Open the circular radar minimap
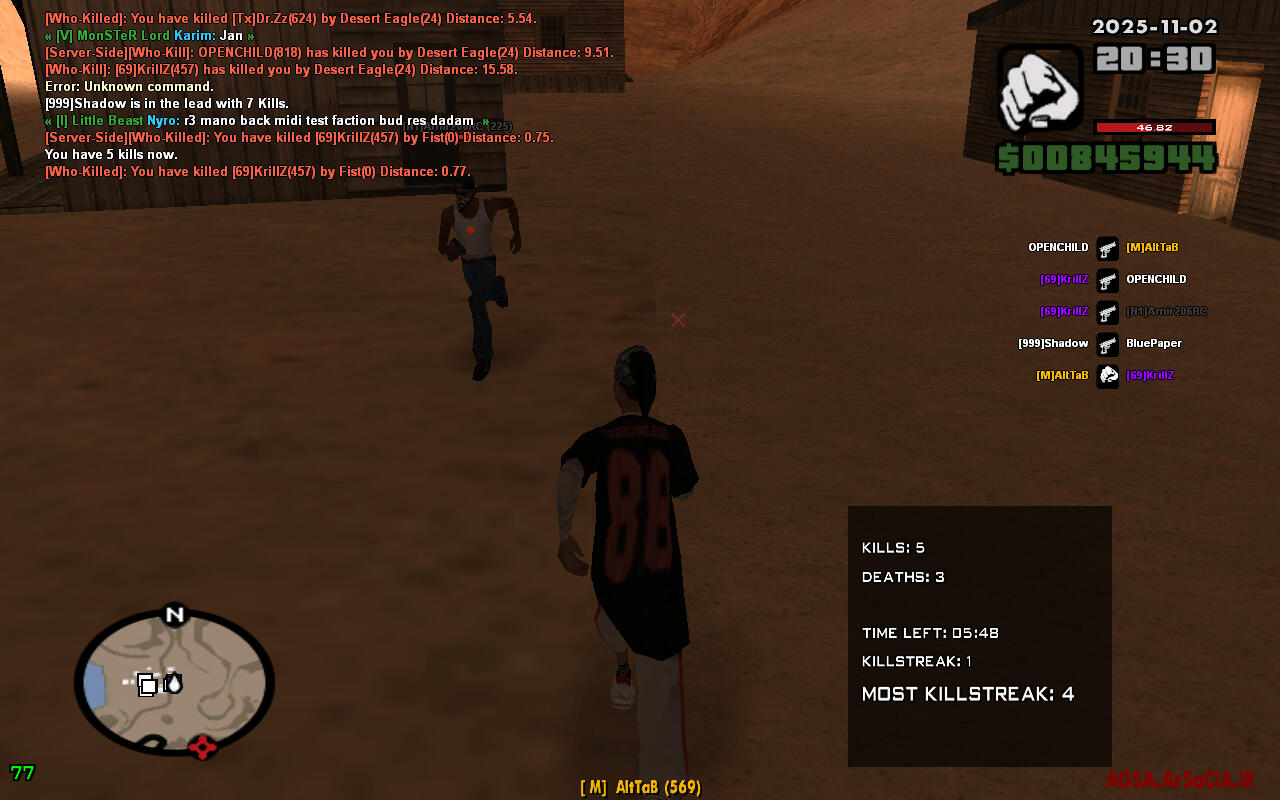Screen dimensions: 1280x800 click(175, 680)
